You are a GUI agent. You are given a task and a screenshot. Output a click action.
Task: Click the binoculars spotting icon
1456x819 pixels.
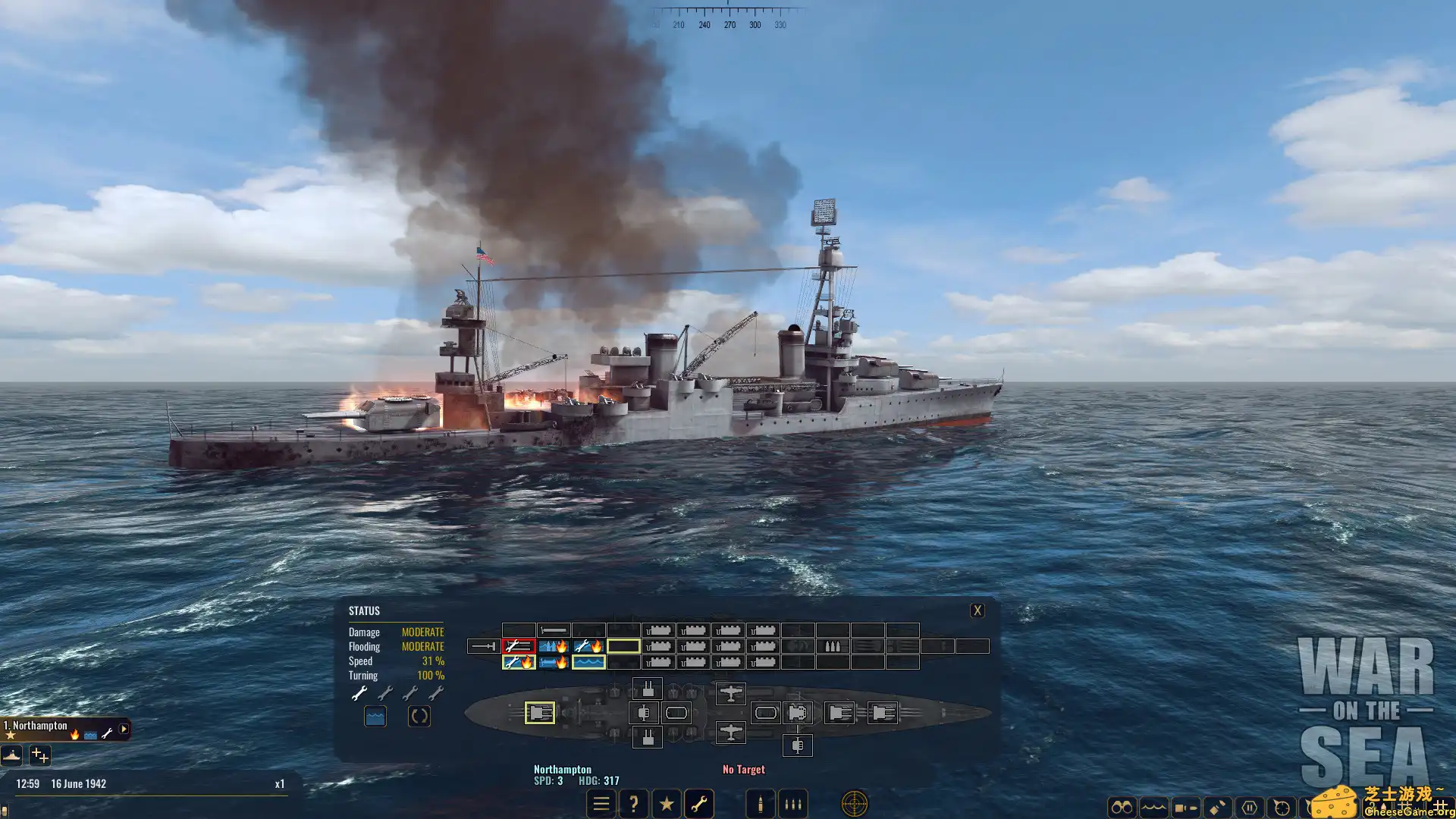click(1123, 805)
